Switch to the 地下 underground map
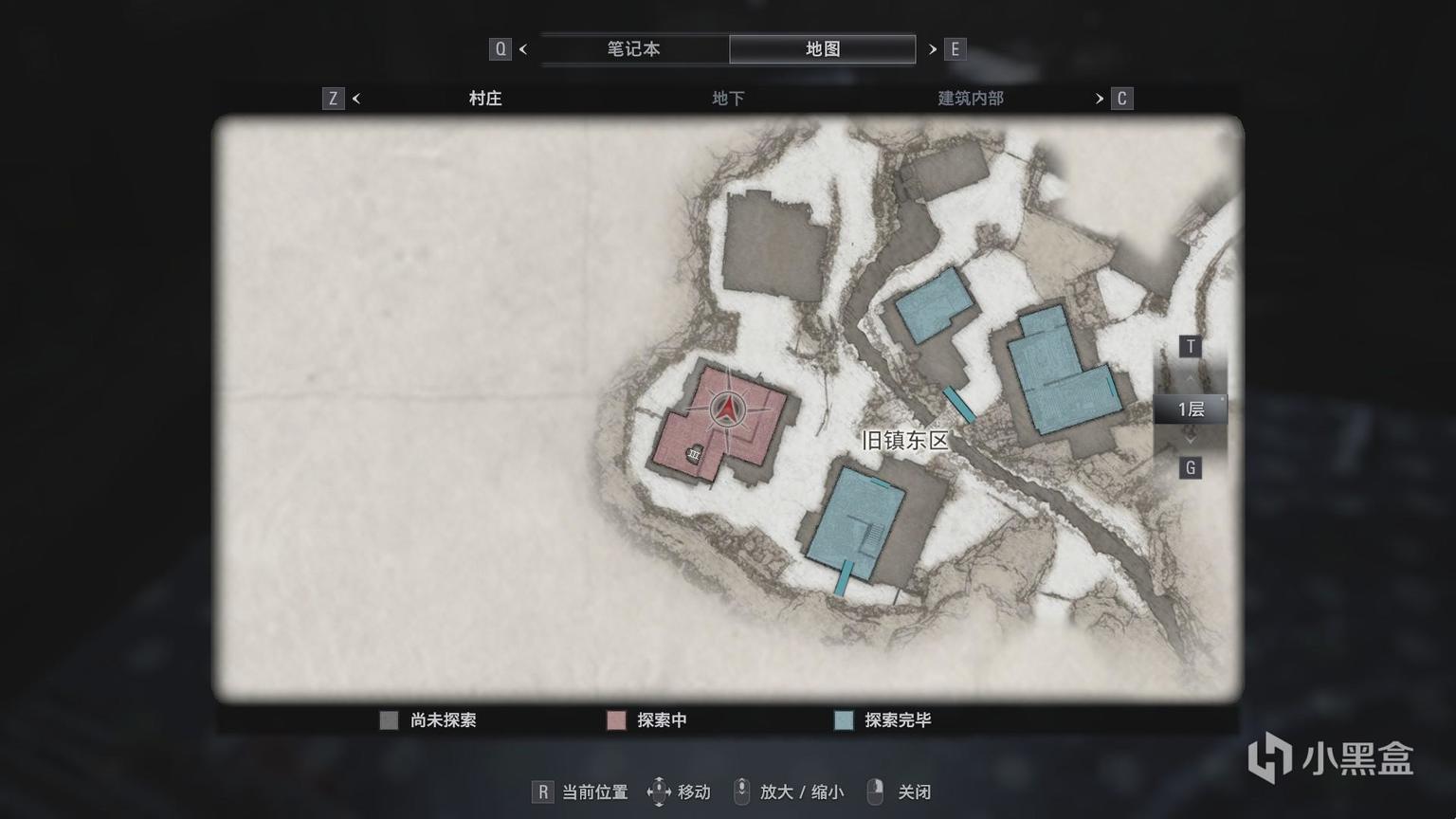 pos(727,99)
